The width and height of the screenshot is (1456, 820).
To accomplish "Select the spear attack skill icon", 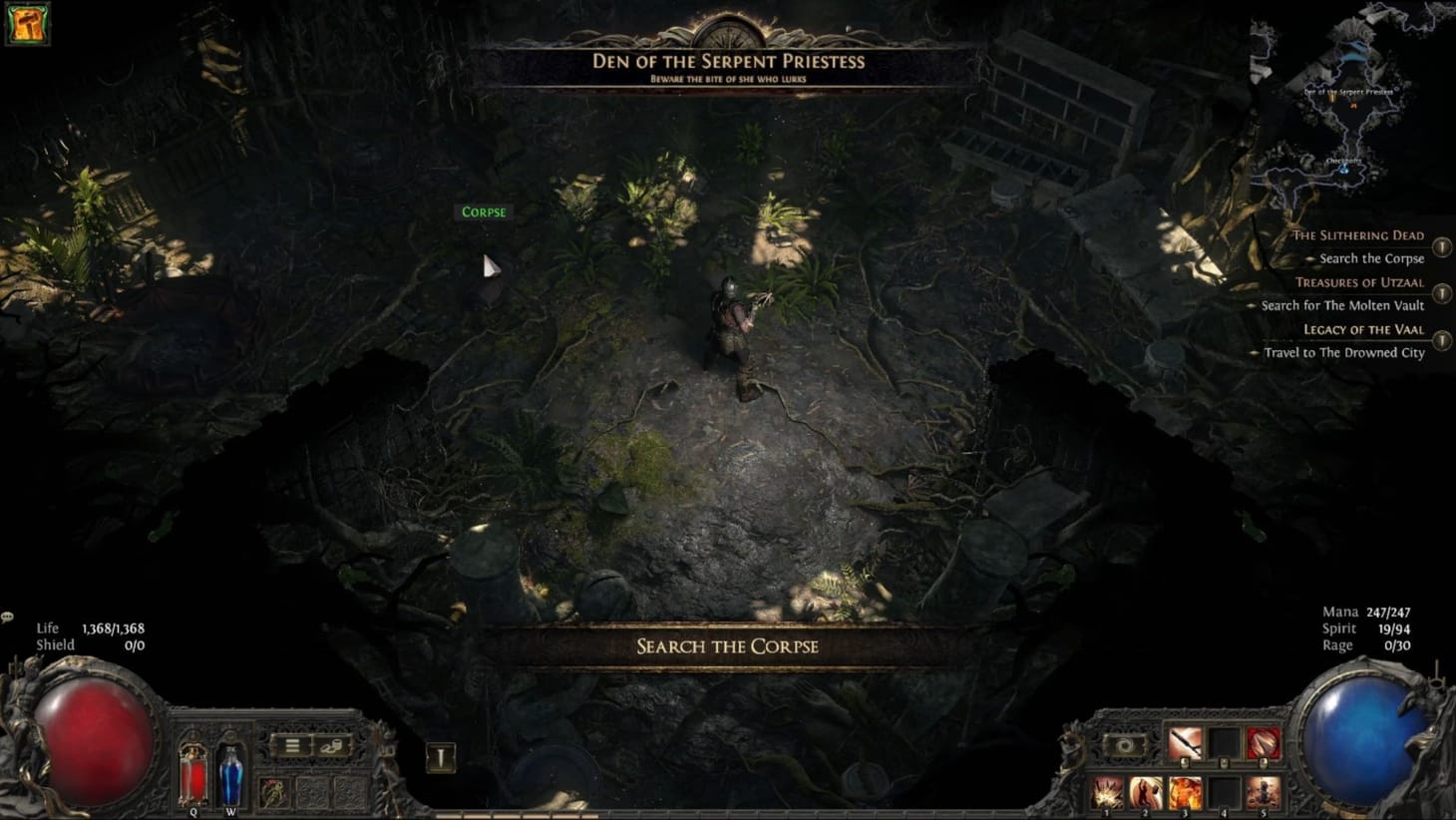I will coord(1185,742).
